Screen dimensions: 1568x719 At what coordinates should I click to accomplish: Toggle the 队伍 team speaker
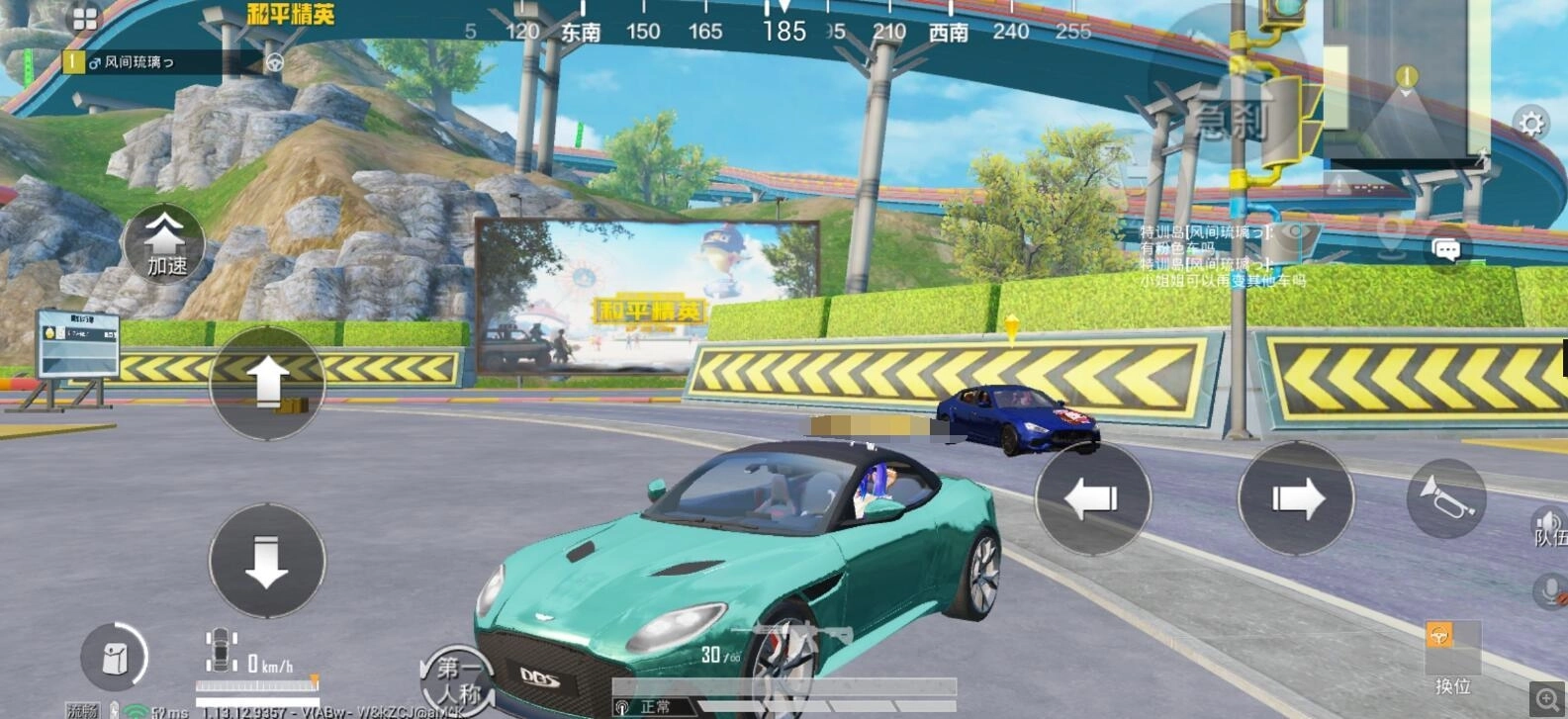1549,526
